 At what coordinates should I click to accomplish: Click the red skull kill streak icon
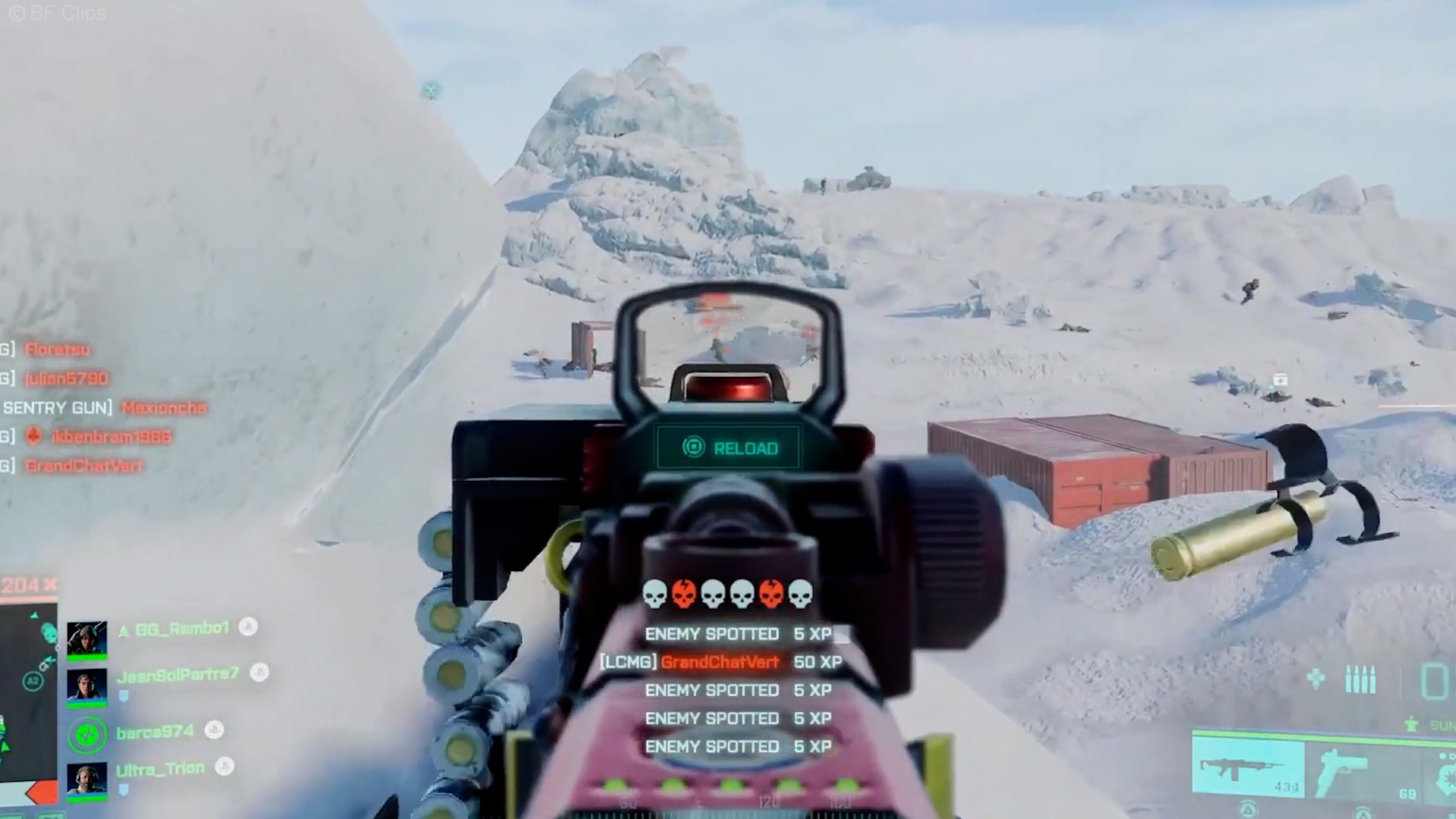[683, 595]
